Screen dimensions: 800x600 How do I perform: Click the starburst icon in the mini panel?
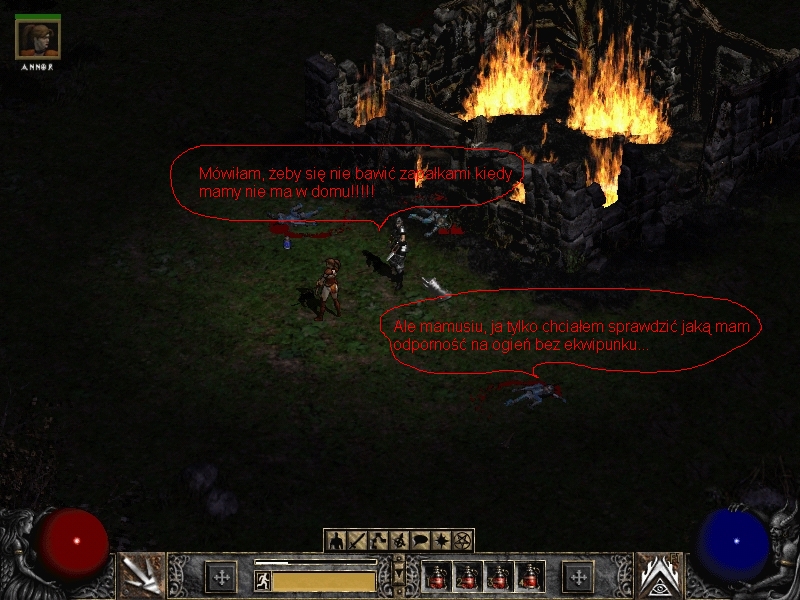point(441,541)
